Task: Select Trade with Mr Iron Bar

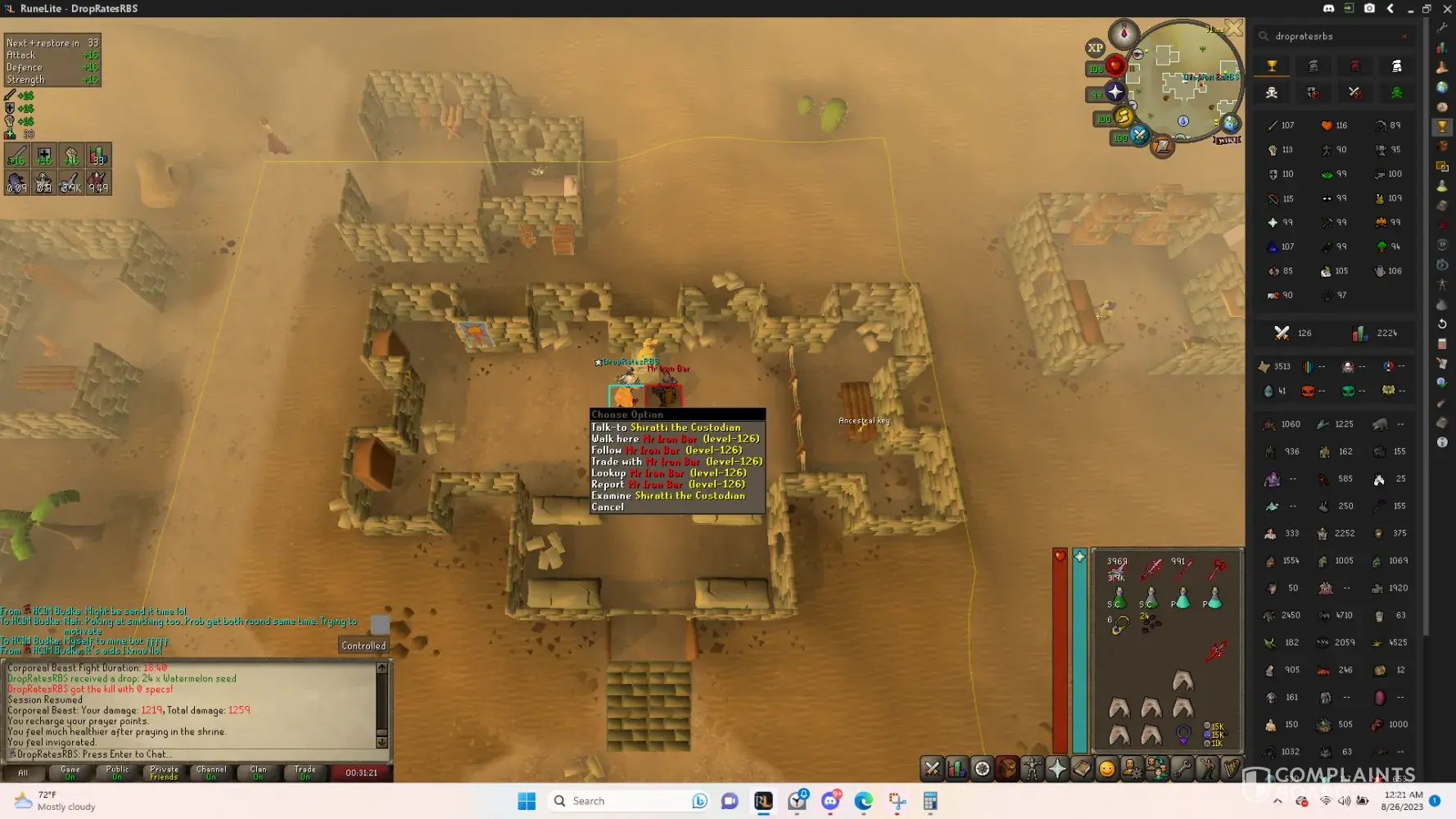Action: coord(676,462)
